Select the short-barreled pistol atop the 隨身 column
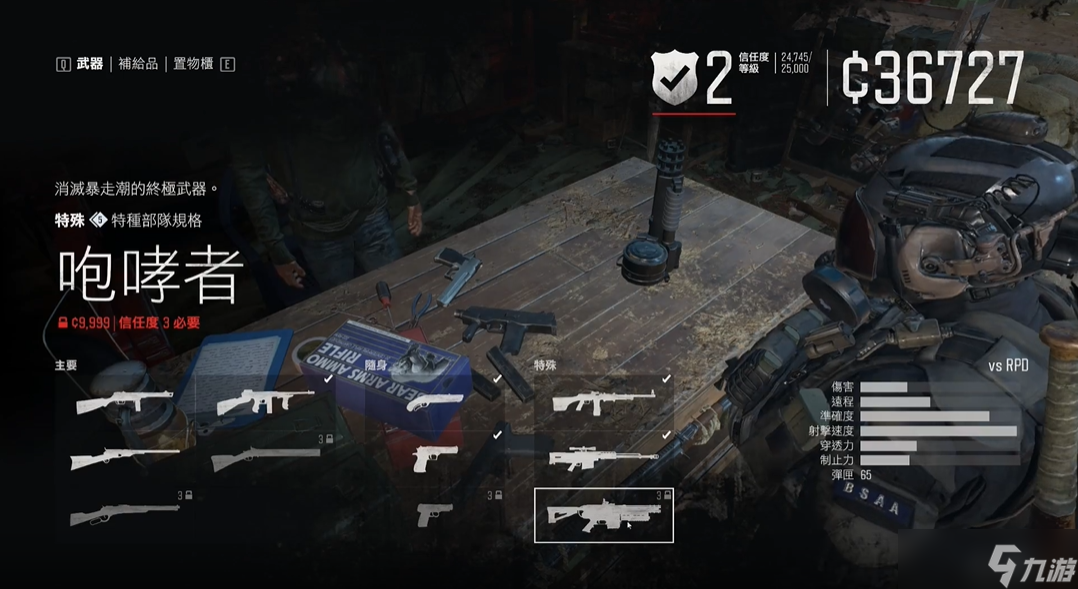This screenshot has height=589, width=1078. [x=436, y=402]
